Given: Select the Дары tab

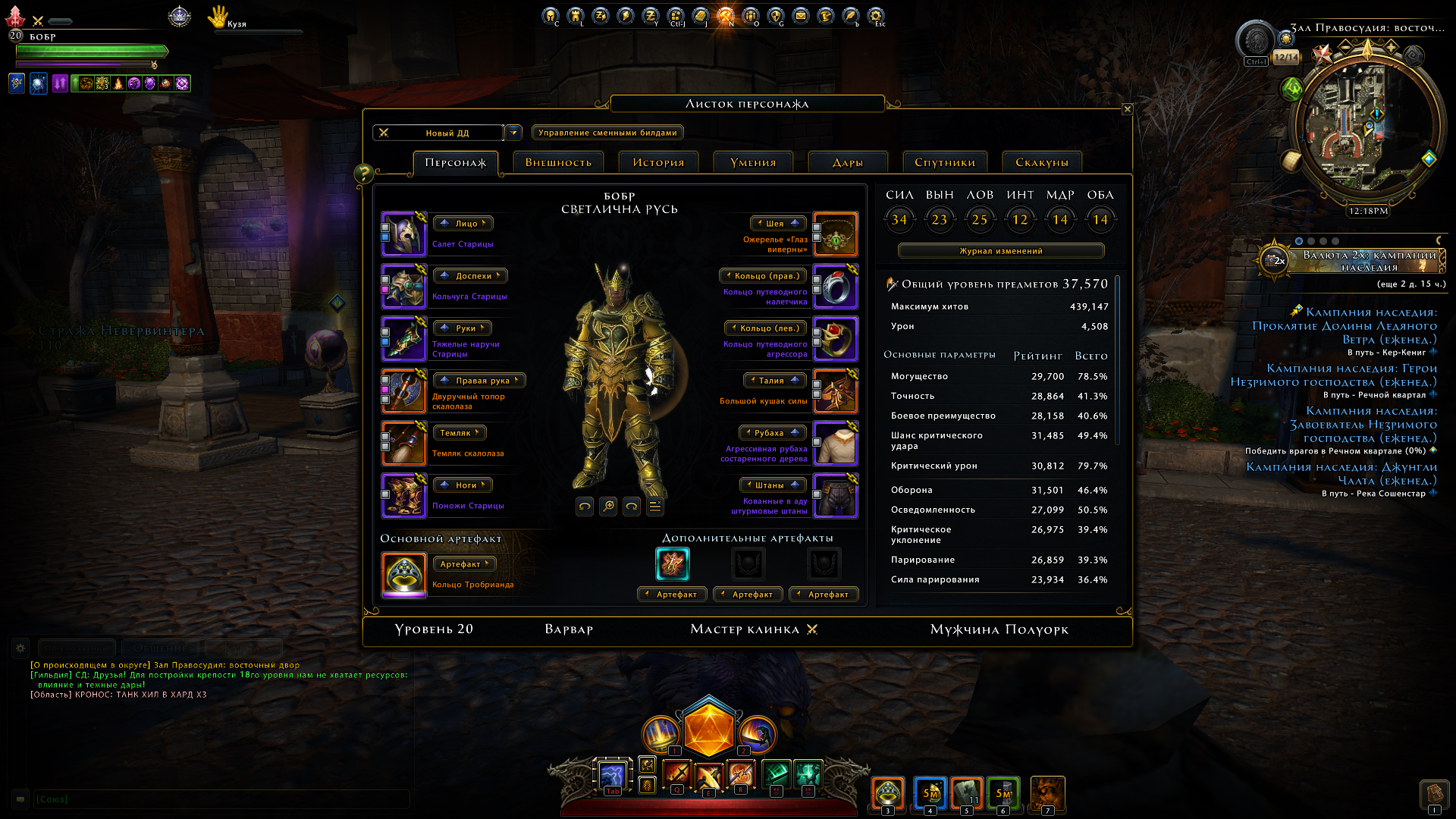Looking at the screenshot, I should (848, 162).
